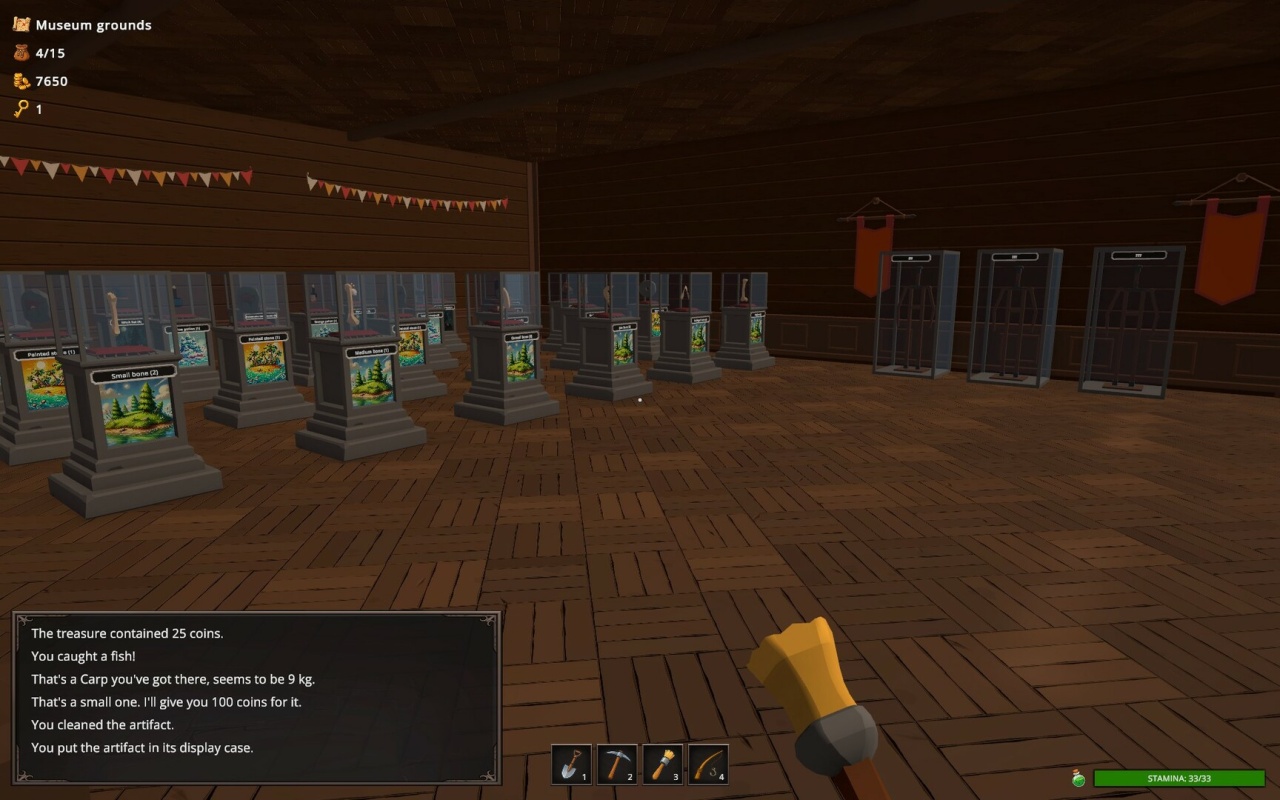
Task: Equip the pickaxe from the hotbar
Action: [x=617, y=764]
